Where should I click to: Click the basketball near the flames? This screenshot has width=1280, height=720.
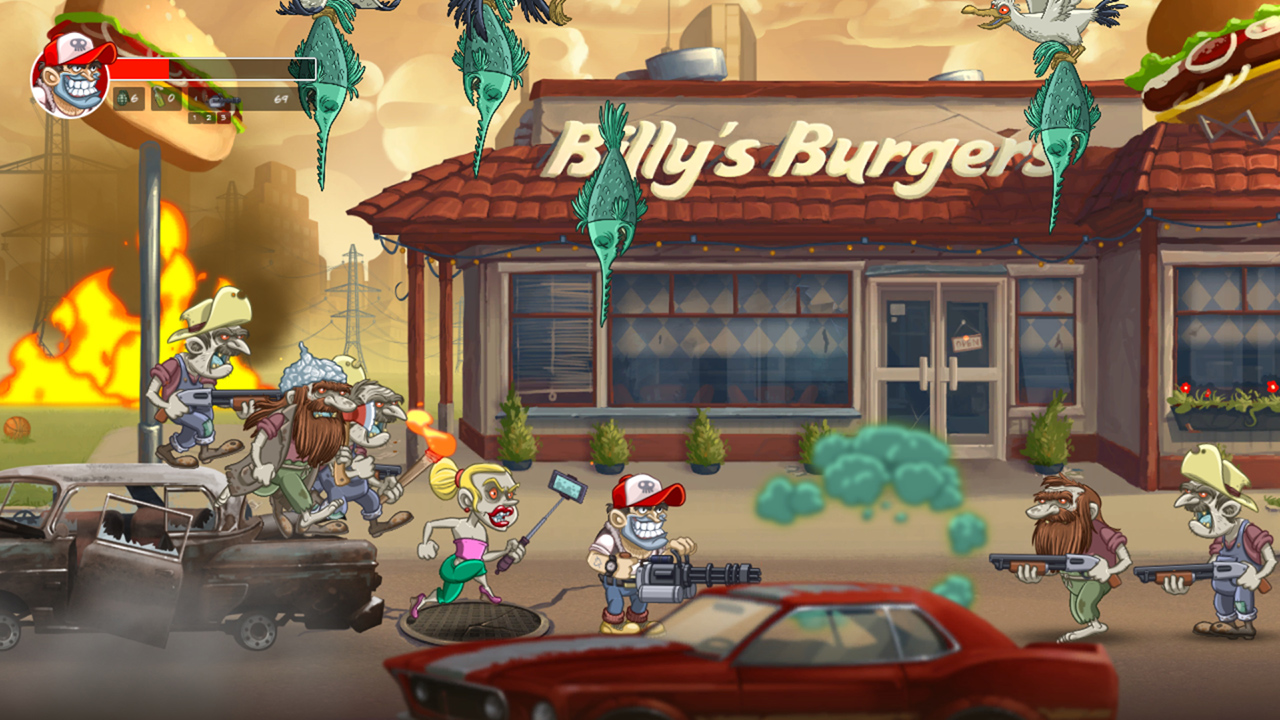18,430
